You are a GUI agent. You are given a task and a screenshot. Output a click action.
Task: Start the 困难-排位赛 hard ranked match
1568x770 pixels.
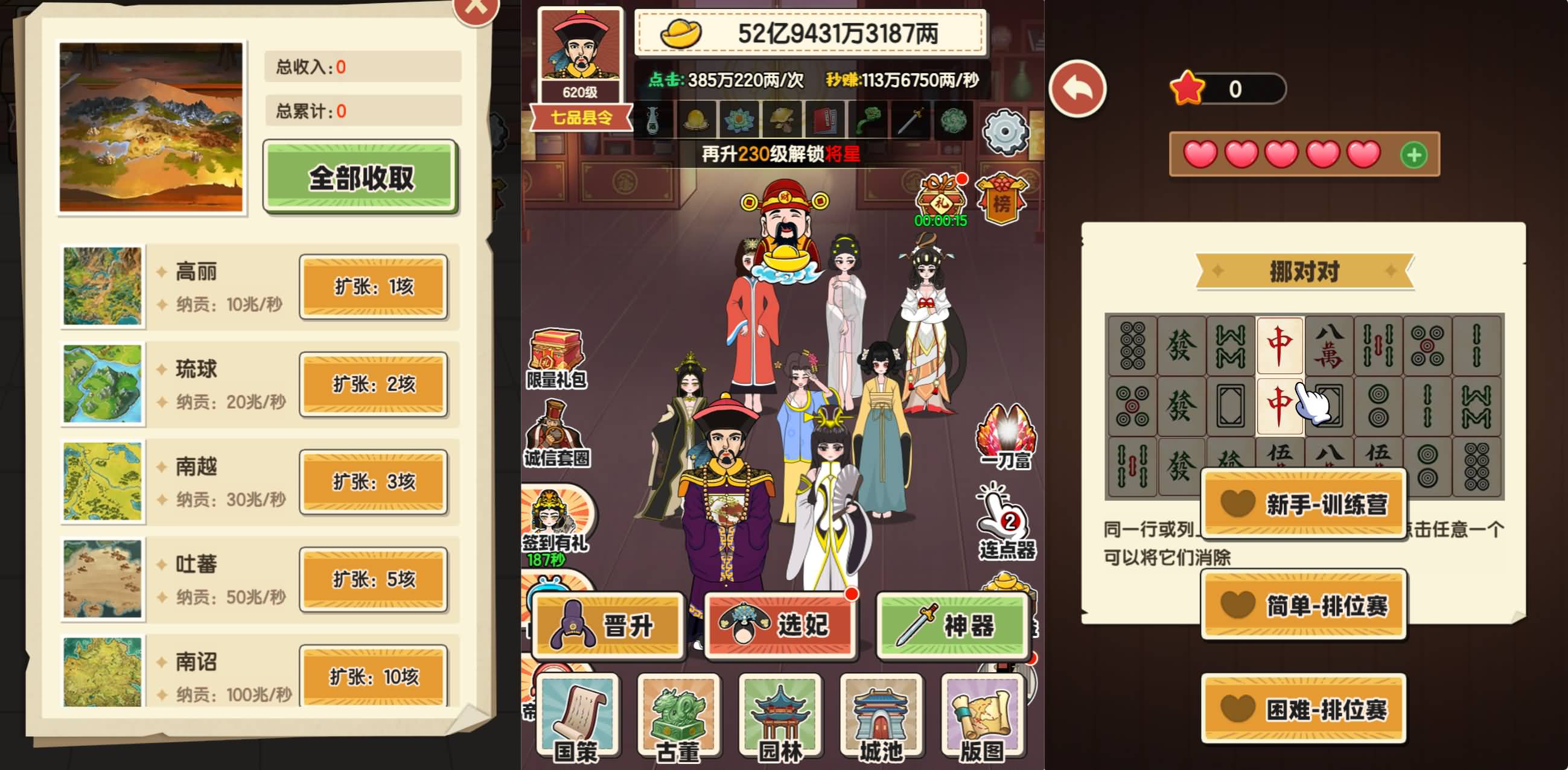[x=1304, y=707]
